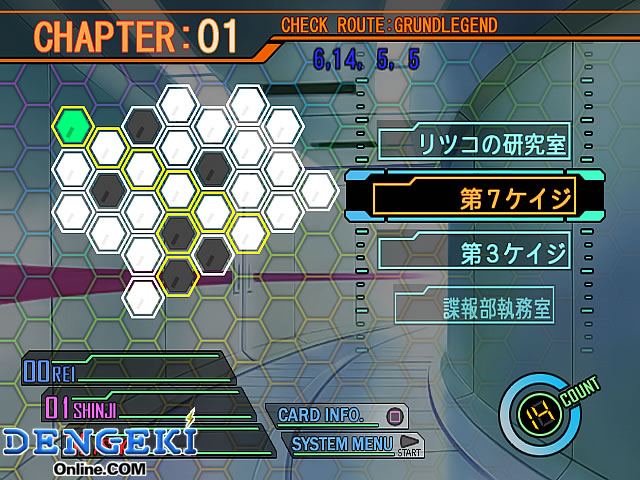Choose the highlighted 第7ケイジ entry
The image size is (640, 480).
coord(475,198)
